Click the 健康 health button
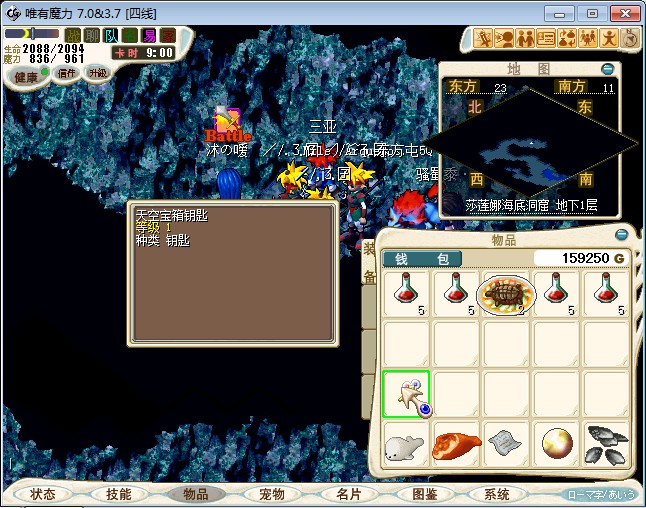Image resolution: width=646 pixels, height=508 pixels. click(26, 77)
